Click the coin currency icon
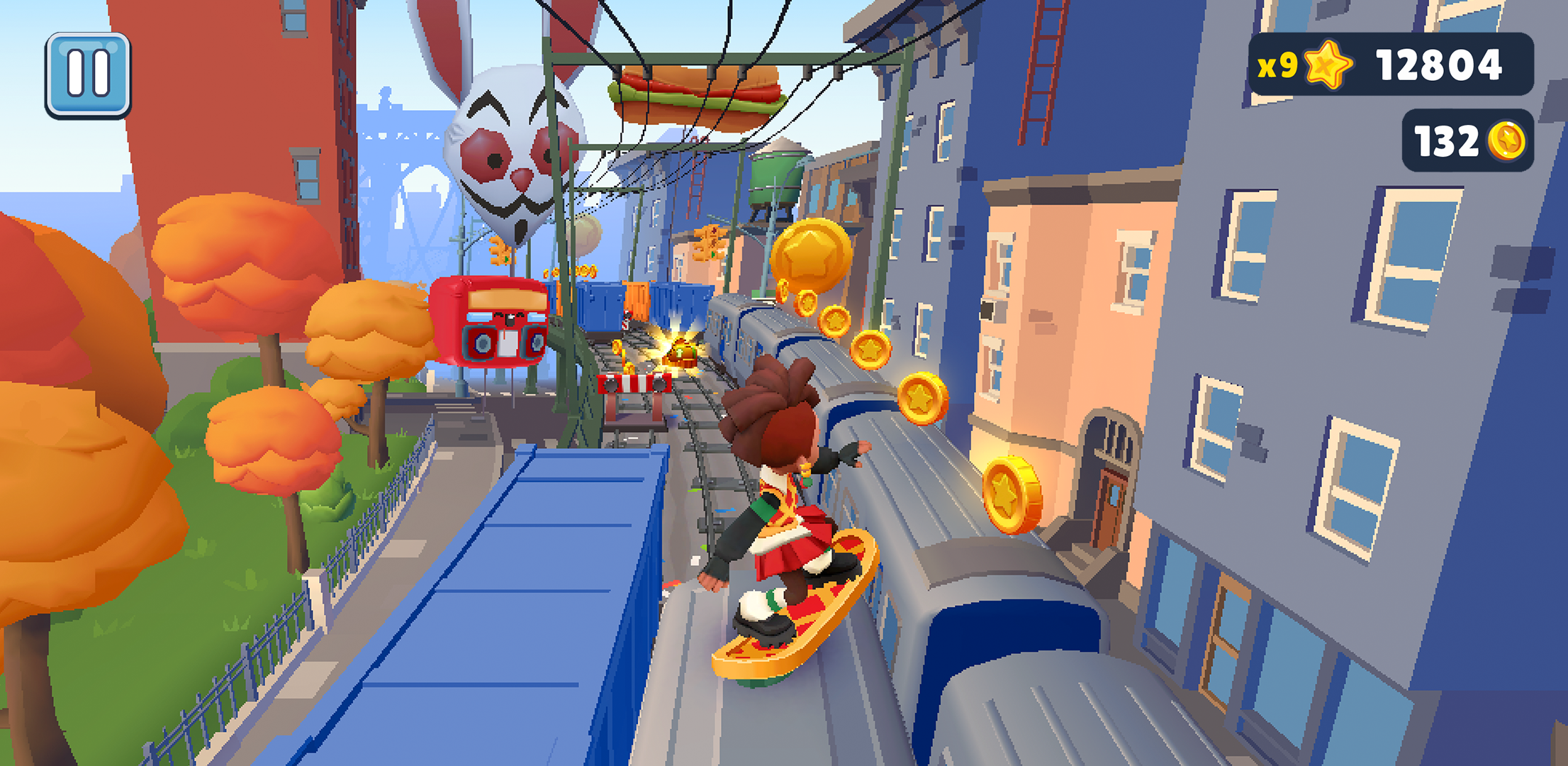This screenshot has height=766, width=1568. pyautogui.click(x=1507, y=140)
